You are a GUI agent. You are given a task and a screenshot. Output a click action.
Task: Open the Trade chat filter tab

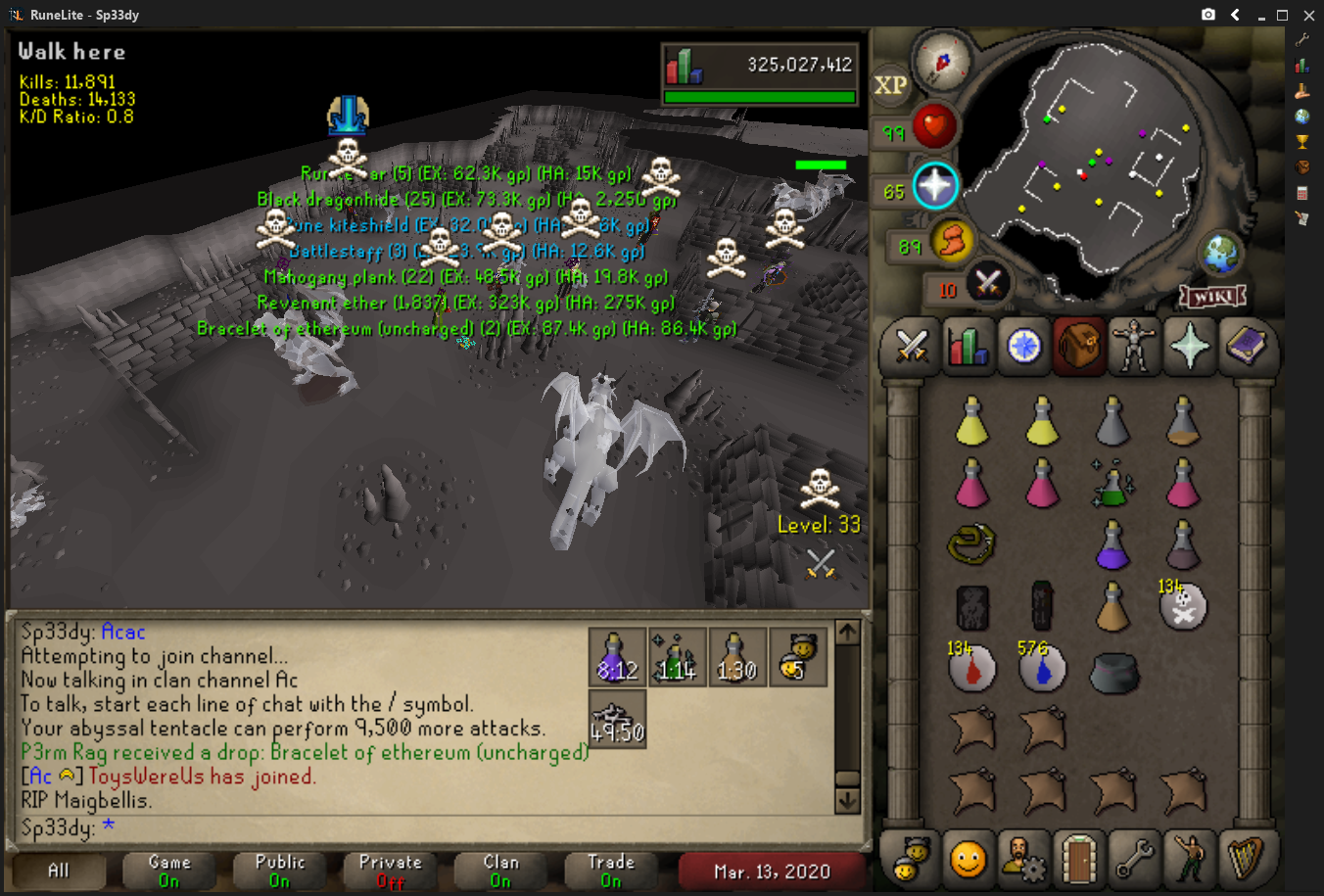[x=611, y=871]
